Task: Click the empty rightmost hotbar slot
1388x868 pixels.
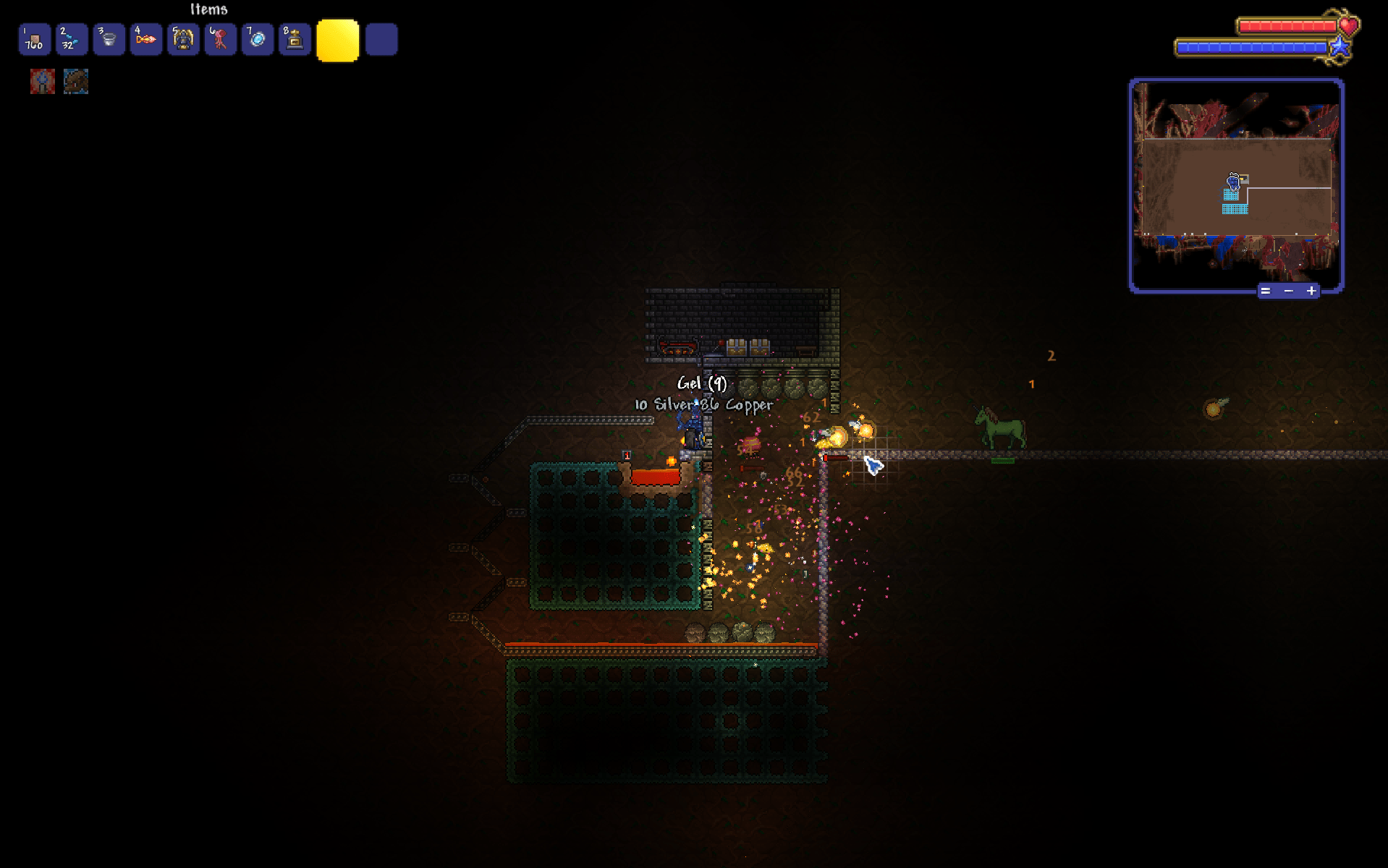Action: coord(382,39)
